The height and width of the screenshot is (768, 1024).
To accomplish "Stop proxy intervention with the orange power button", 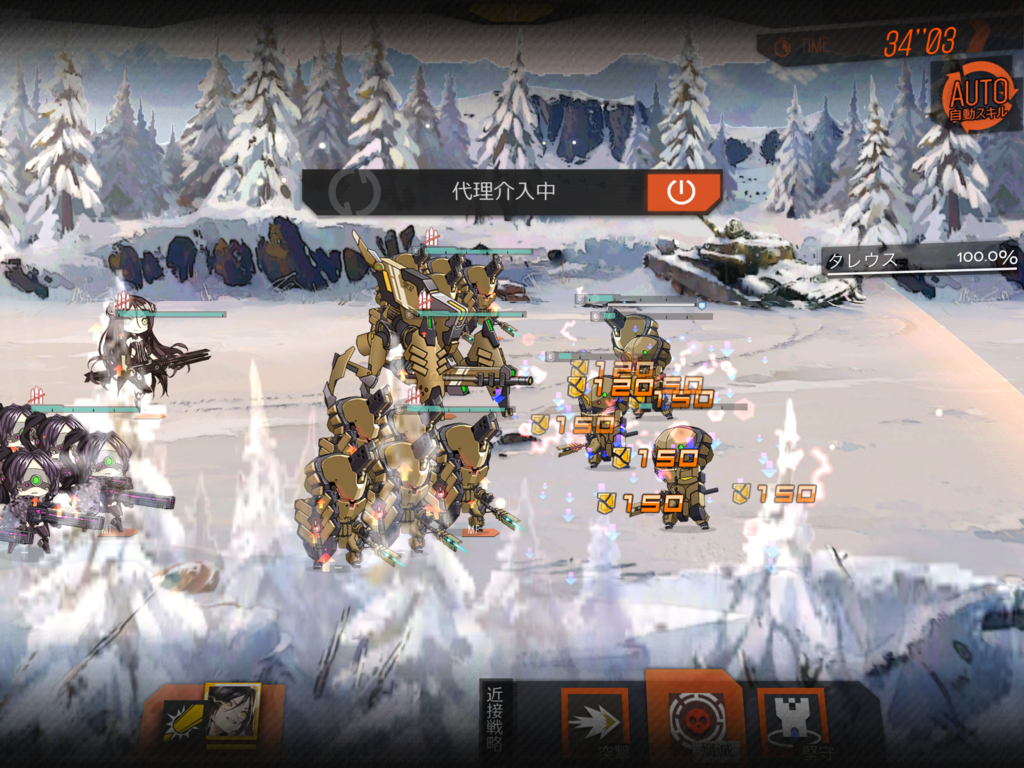I will click(682, 192).
